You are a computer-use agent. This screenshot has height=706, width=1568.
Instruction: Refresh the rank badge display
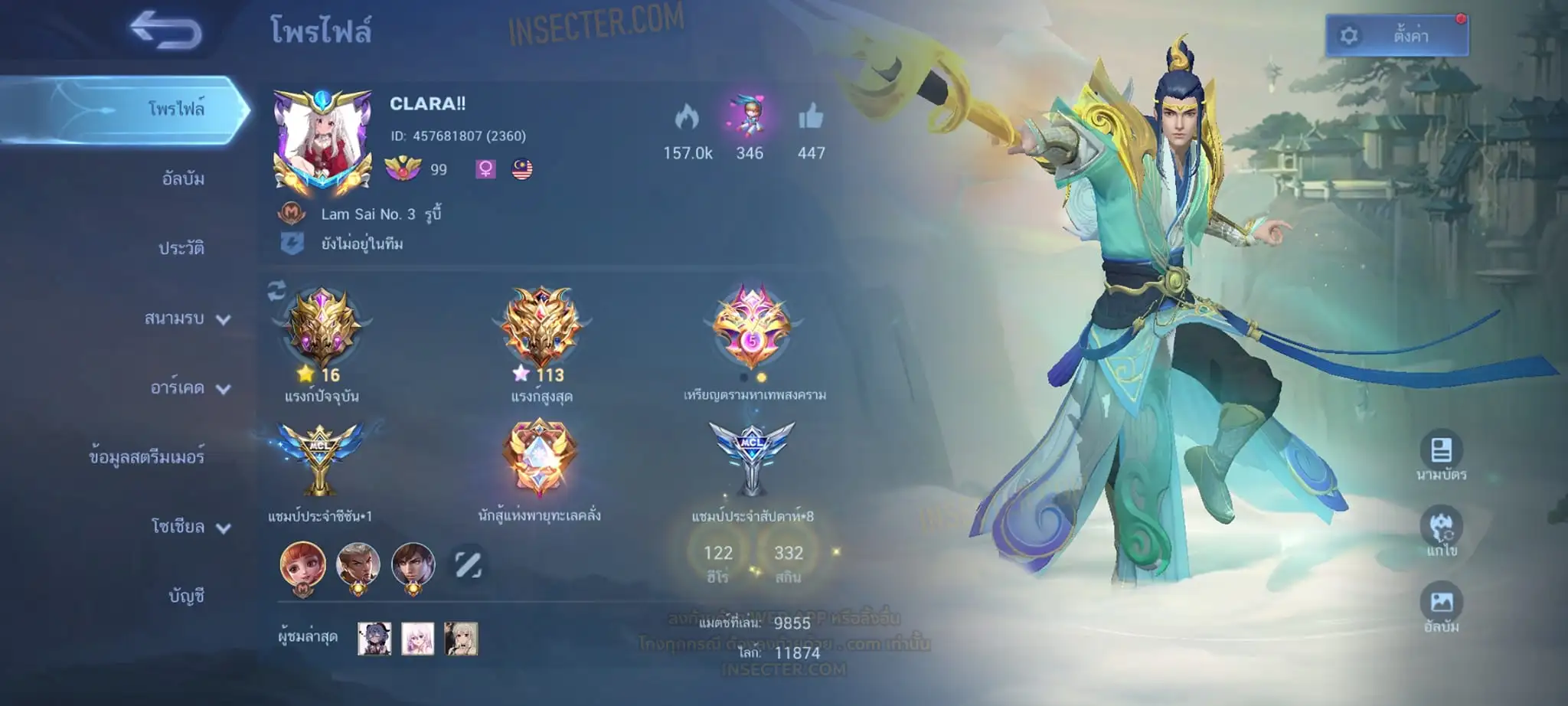coord(276,290)
